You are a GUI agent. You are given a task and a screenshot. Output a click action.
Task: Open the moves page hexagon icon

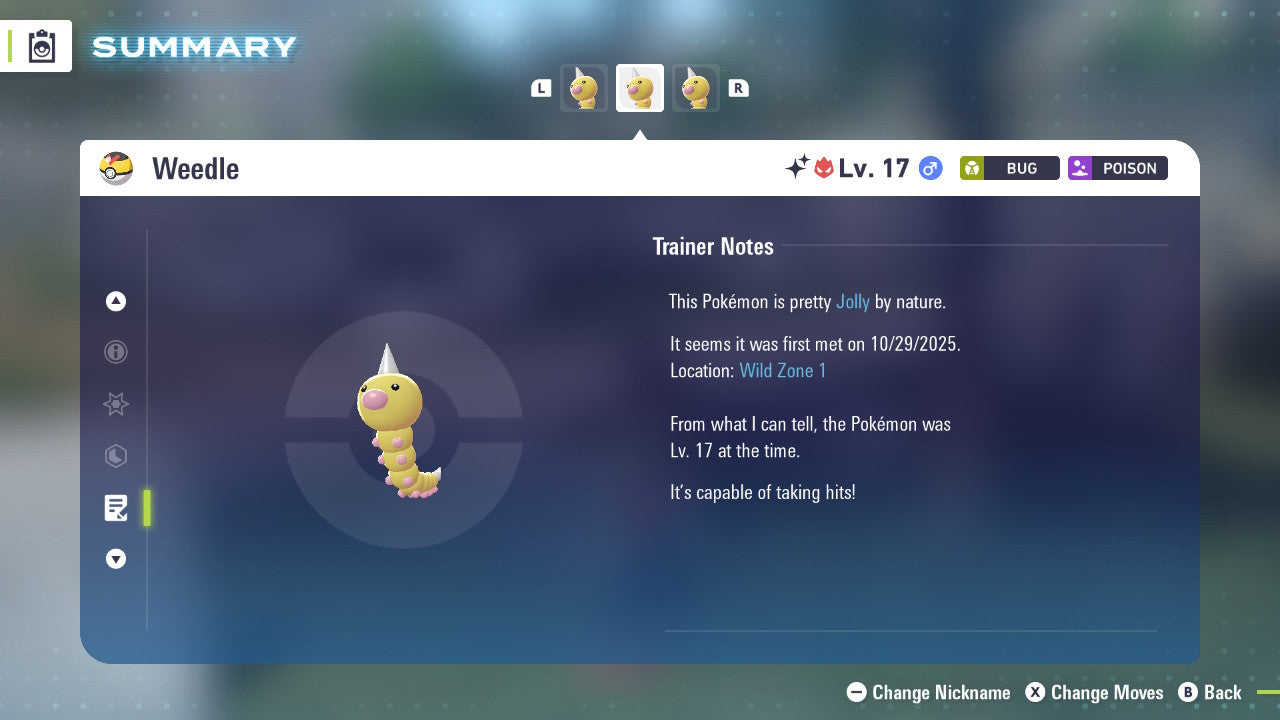tap(116, 456)
